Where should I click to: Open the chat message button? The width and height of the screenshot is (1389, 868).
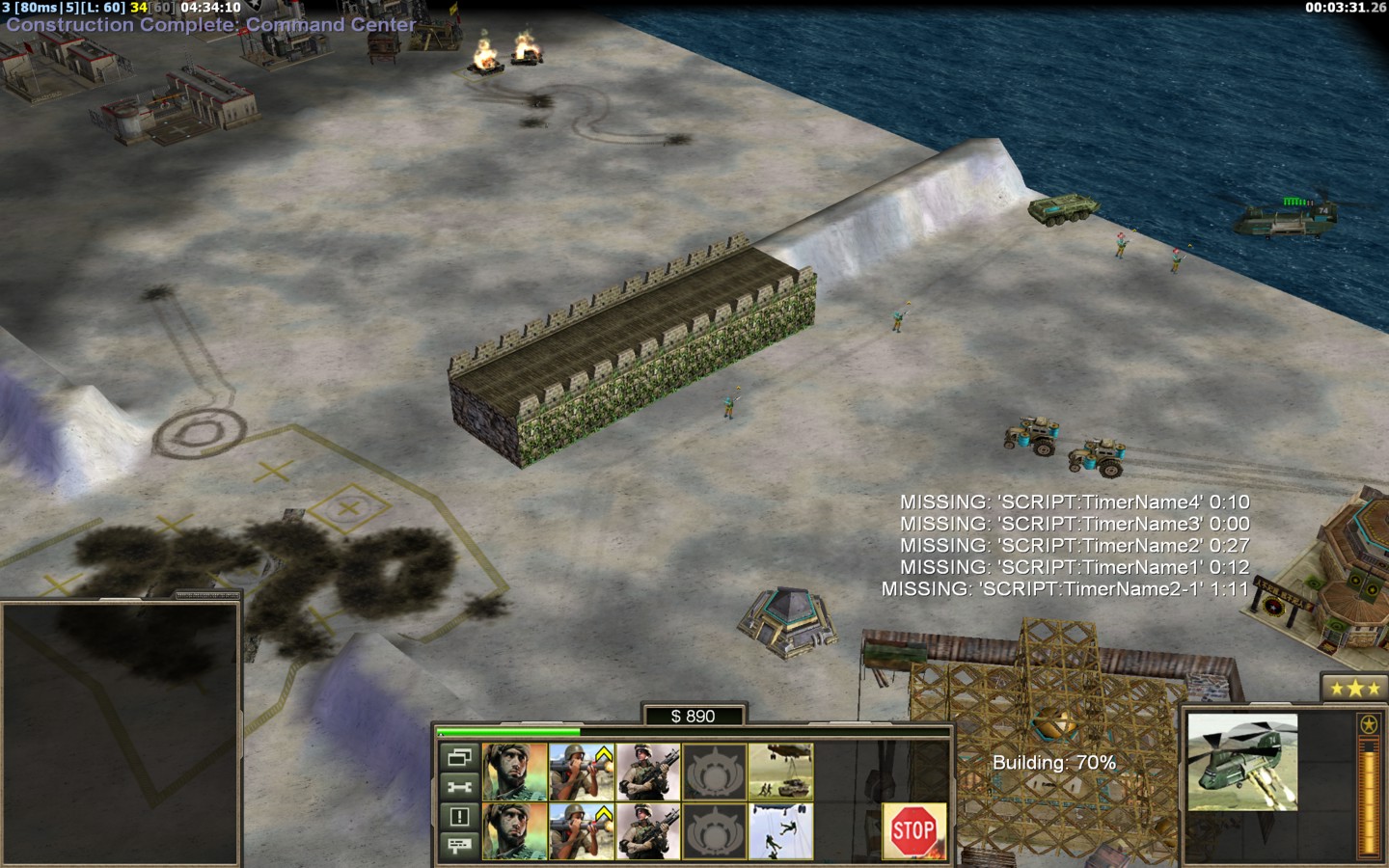click(x=459, y=846)
